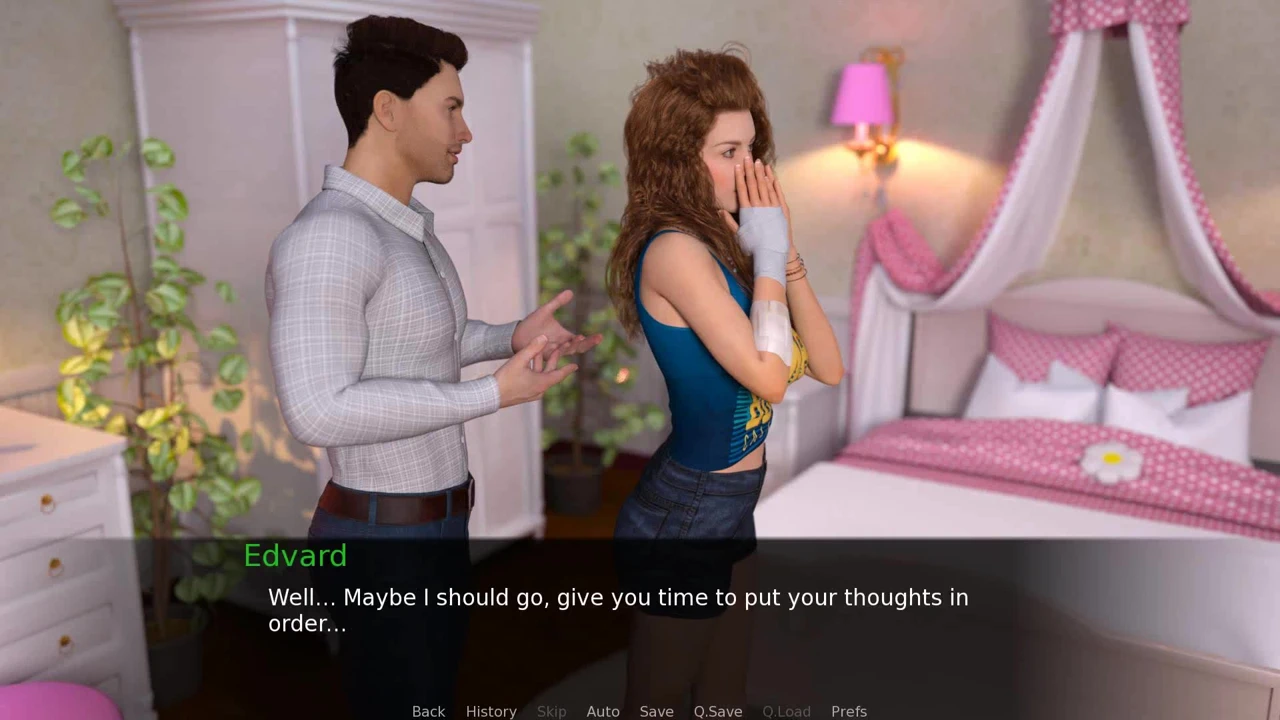Screen dimensions: 1280x720
Task: Click the pink wall lamp
Action: tap(862, 95)
